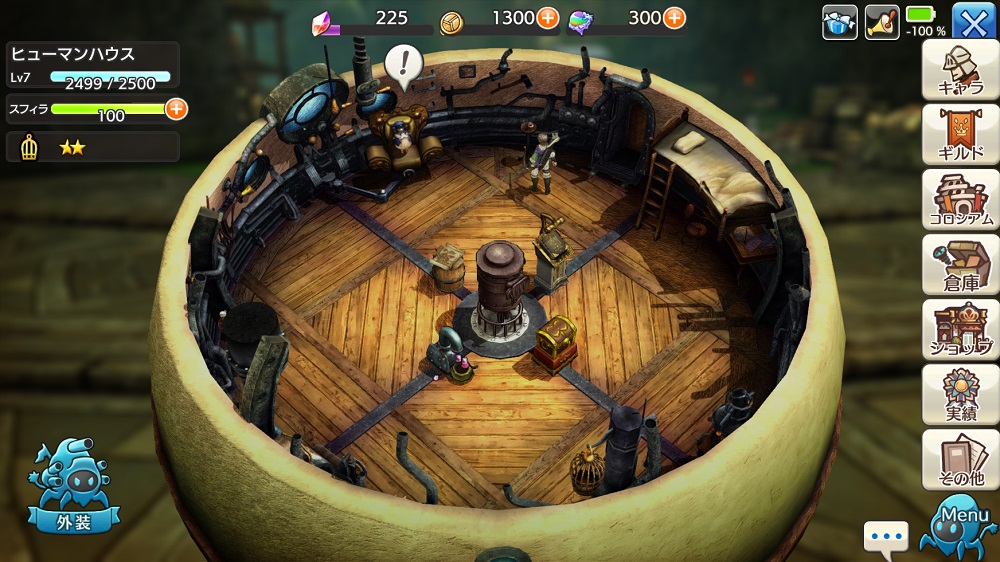Image resolution: width=1000 pixels, height=562 pixels.
Task: Add more gold coins with plus button
Action: pos(548,17)
